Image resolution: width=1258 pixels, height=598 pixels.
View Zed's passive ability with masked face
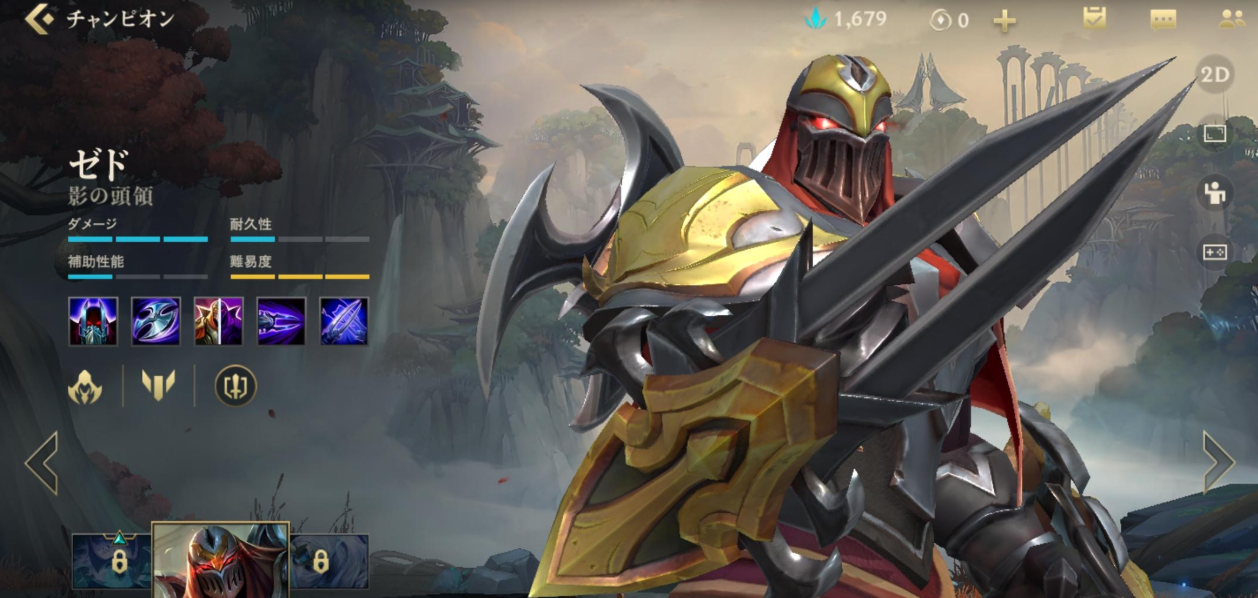point(93,321)
